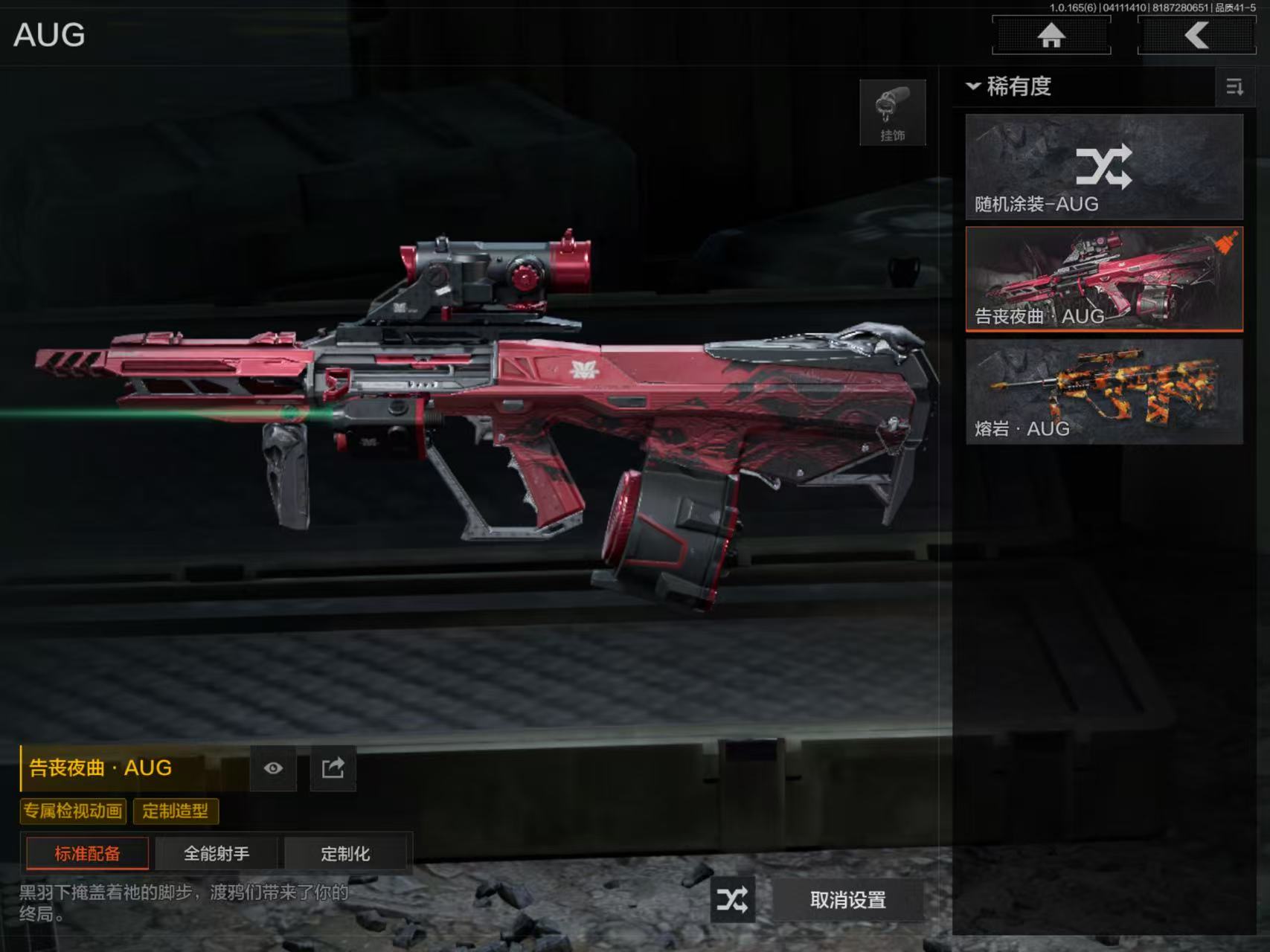Click the 取消设置 cancel setting button

847,900
